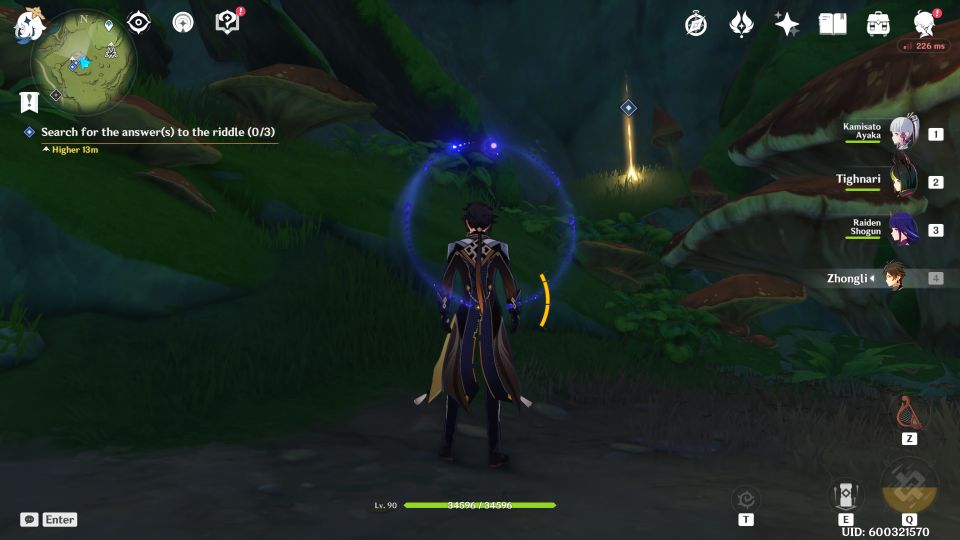Open the Adventurer Handbook compass icon
The width and height of the screenshot is (960, 540).
(x=696, y=24)
